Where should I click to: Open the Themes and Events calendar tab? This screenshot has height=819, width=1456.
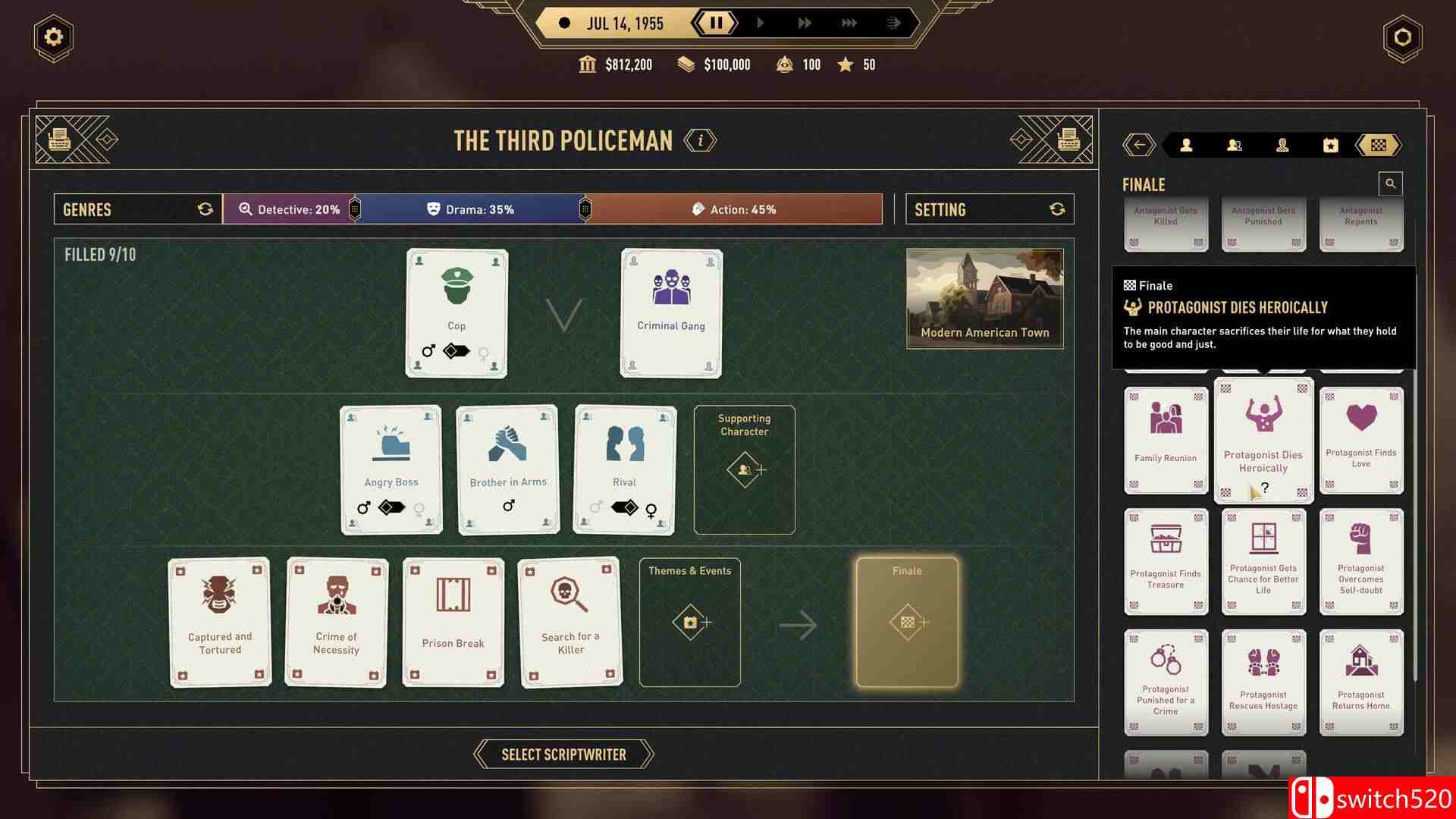pyautogui.click(x=1331, y=144)
